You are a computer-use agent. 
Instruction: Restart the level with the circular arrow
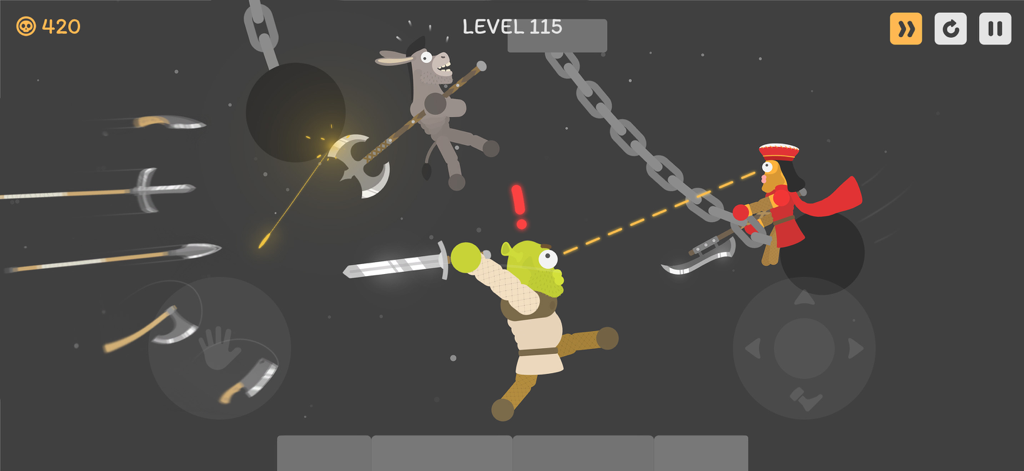(950, 29)
